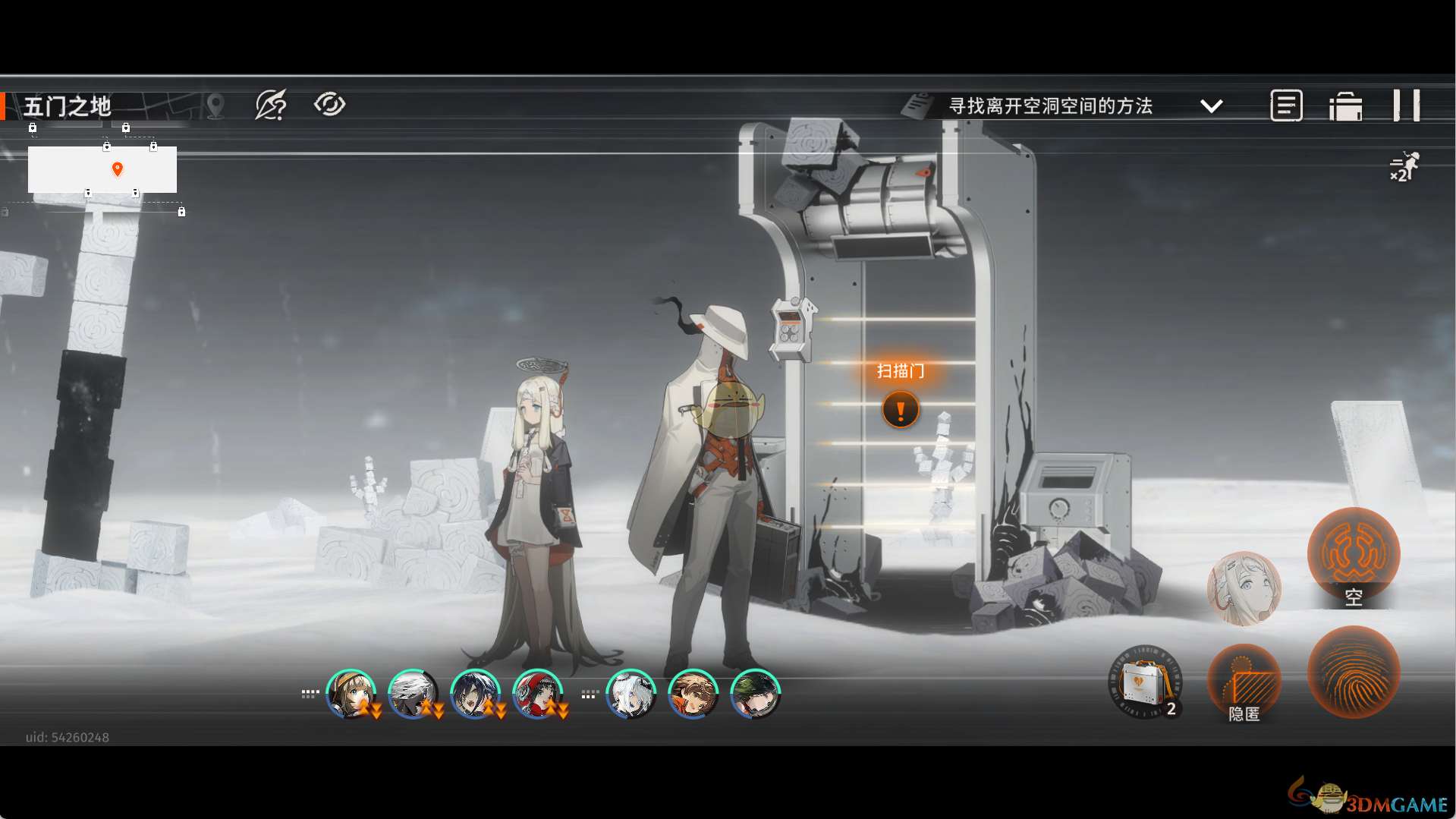Expand the objective tracker dropdown arrow
Screen dimensions: 1456x819
[1212, 106]
